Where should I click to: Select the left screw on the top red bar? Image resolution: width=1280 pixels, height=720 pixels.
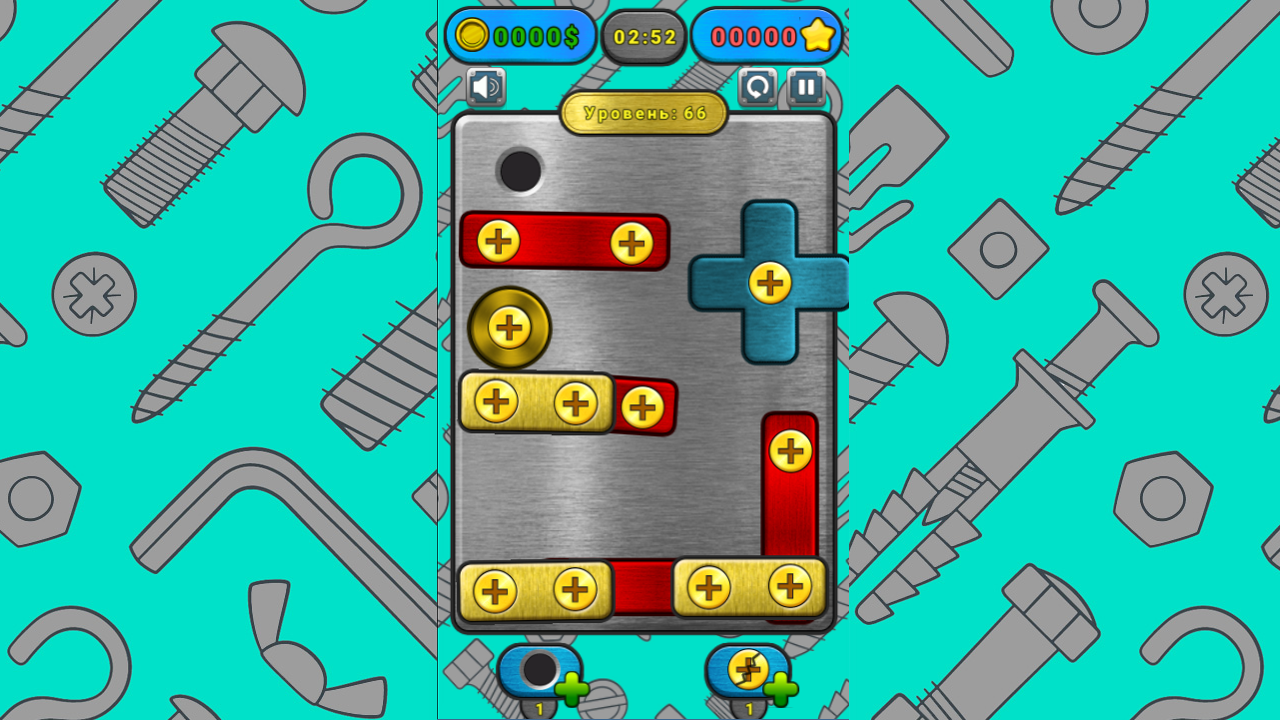pos(498,240)
